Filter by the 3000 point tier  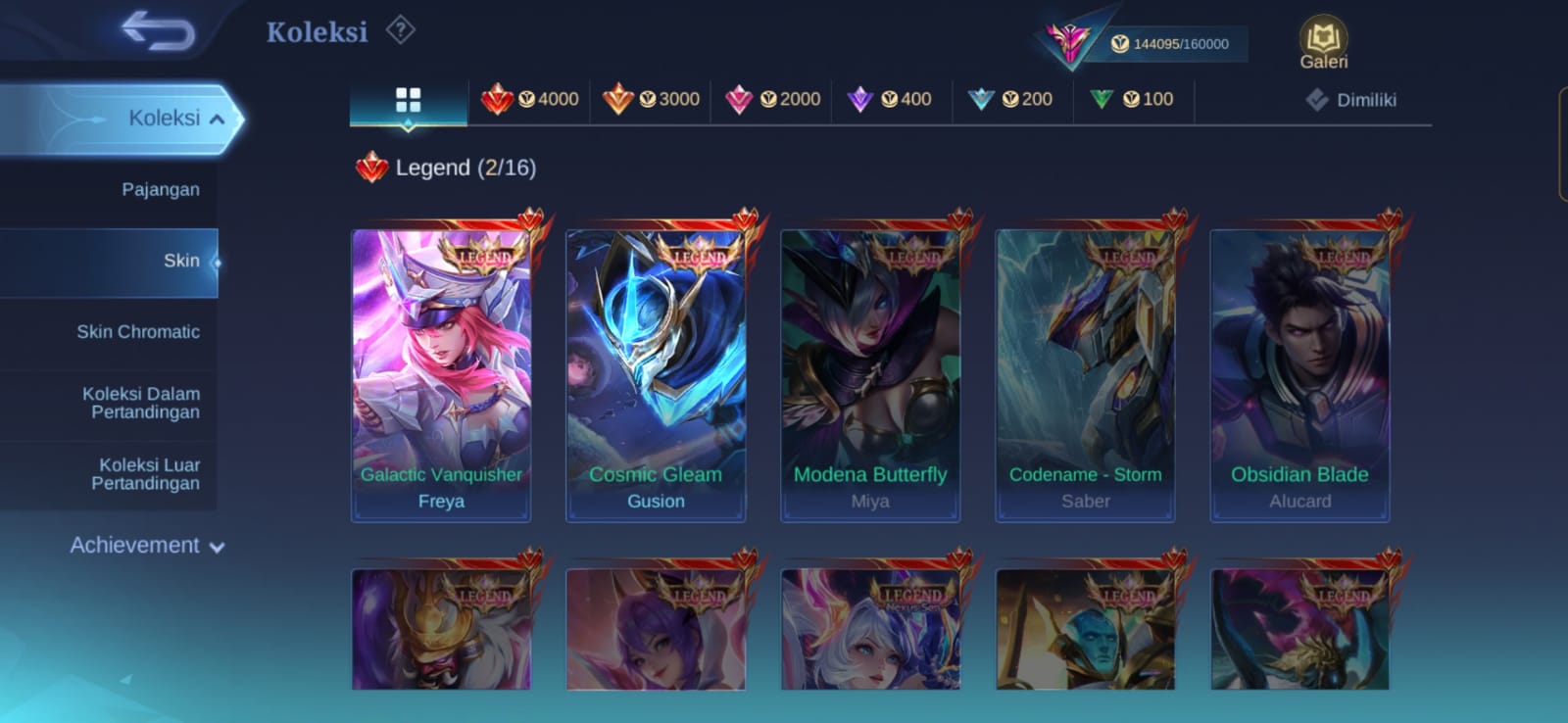pos(652,99)
